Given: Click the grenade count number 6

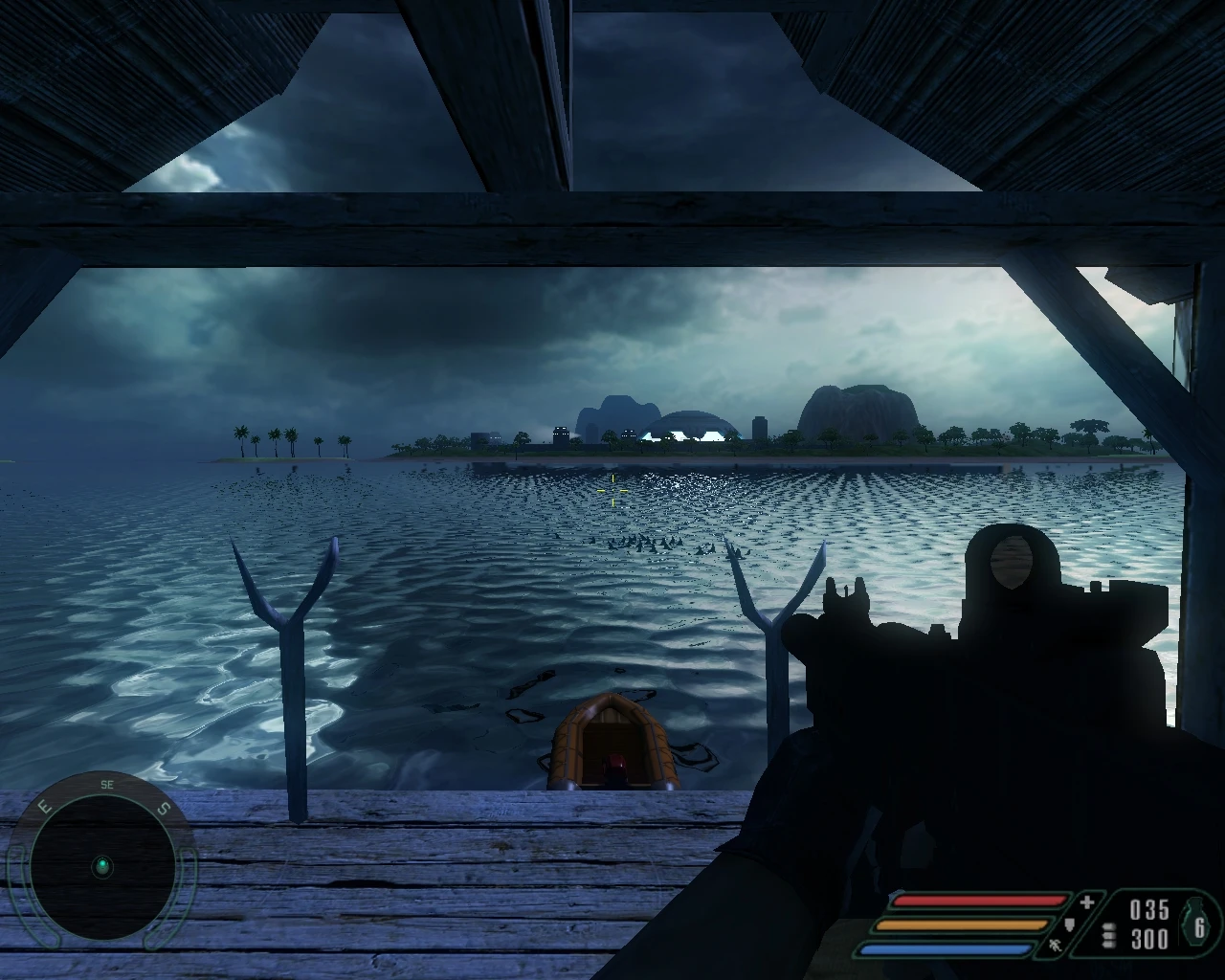Looking at the screenshot, I should click(1199, 928).
